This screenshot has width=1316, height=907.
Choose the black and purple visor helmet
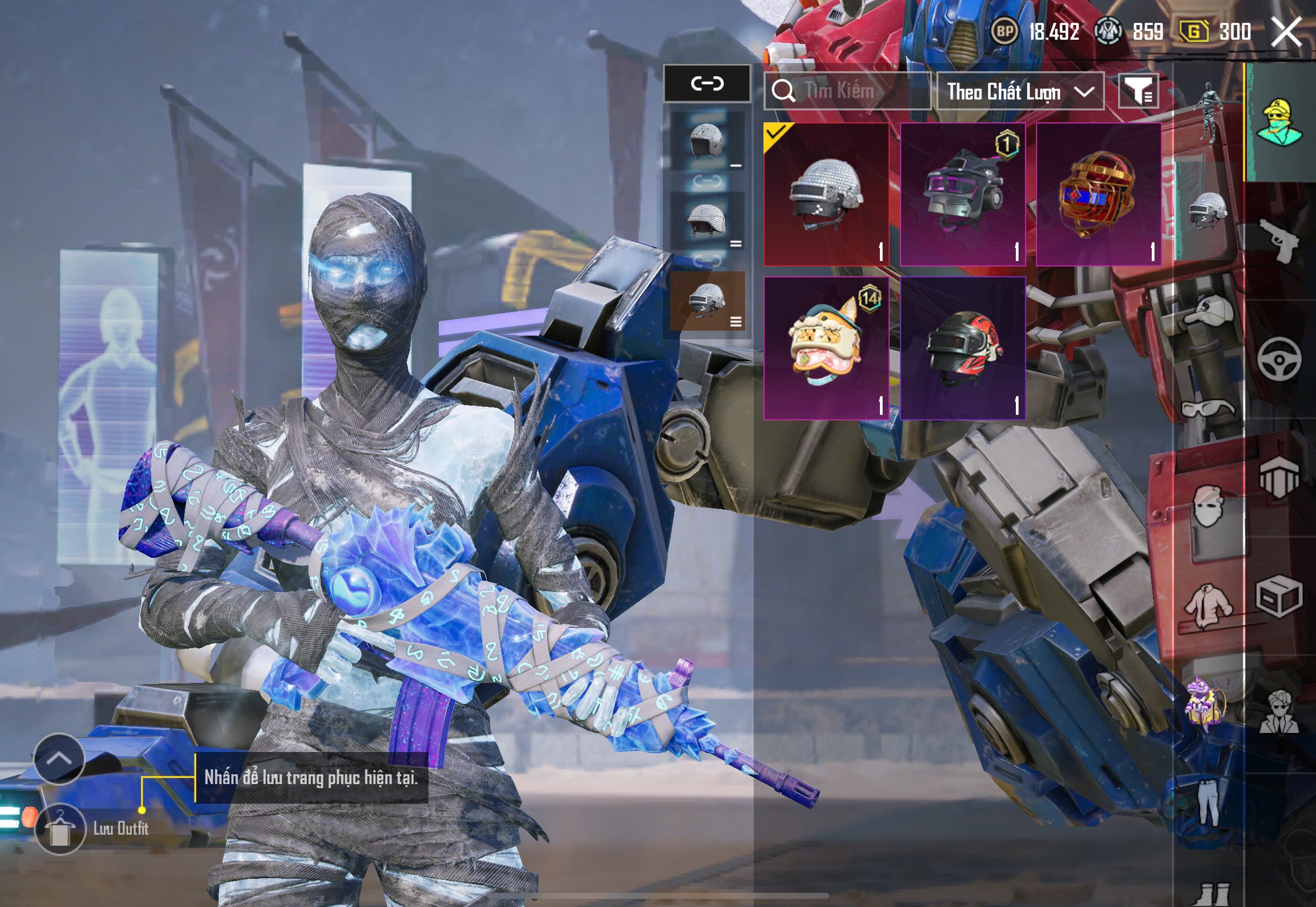pyautogui.click(x=963, y=194)
